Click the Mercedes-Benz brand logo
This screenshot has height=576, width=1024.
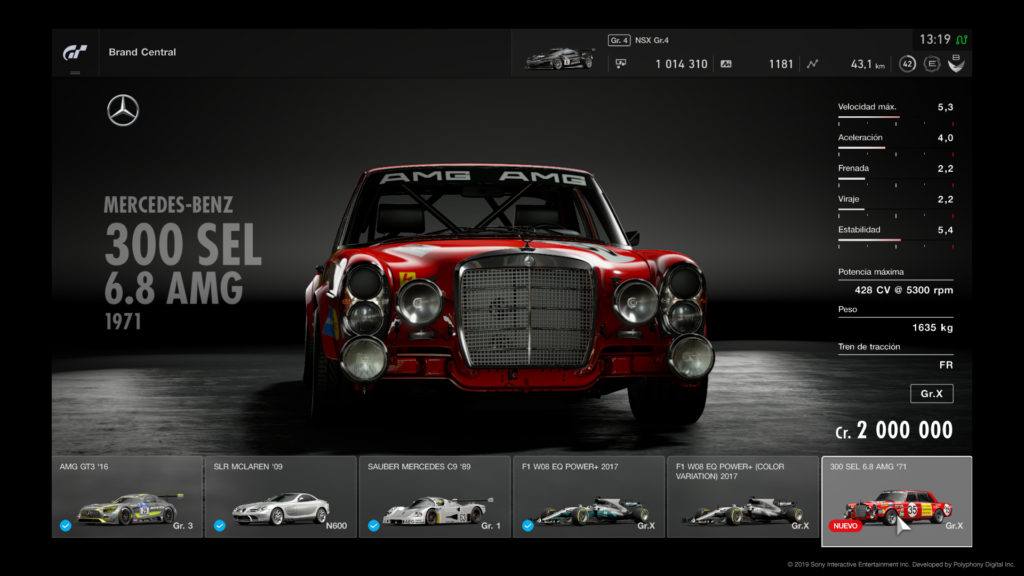tap(123, 111)
